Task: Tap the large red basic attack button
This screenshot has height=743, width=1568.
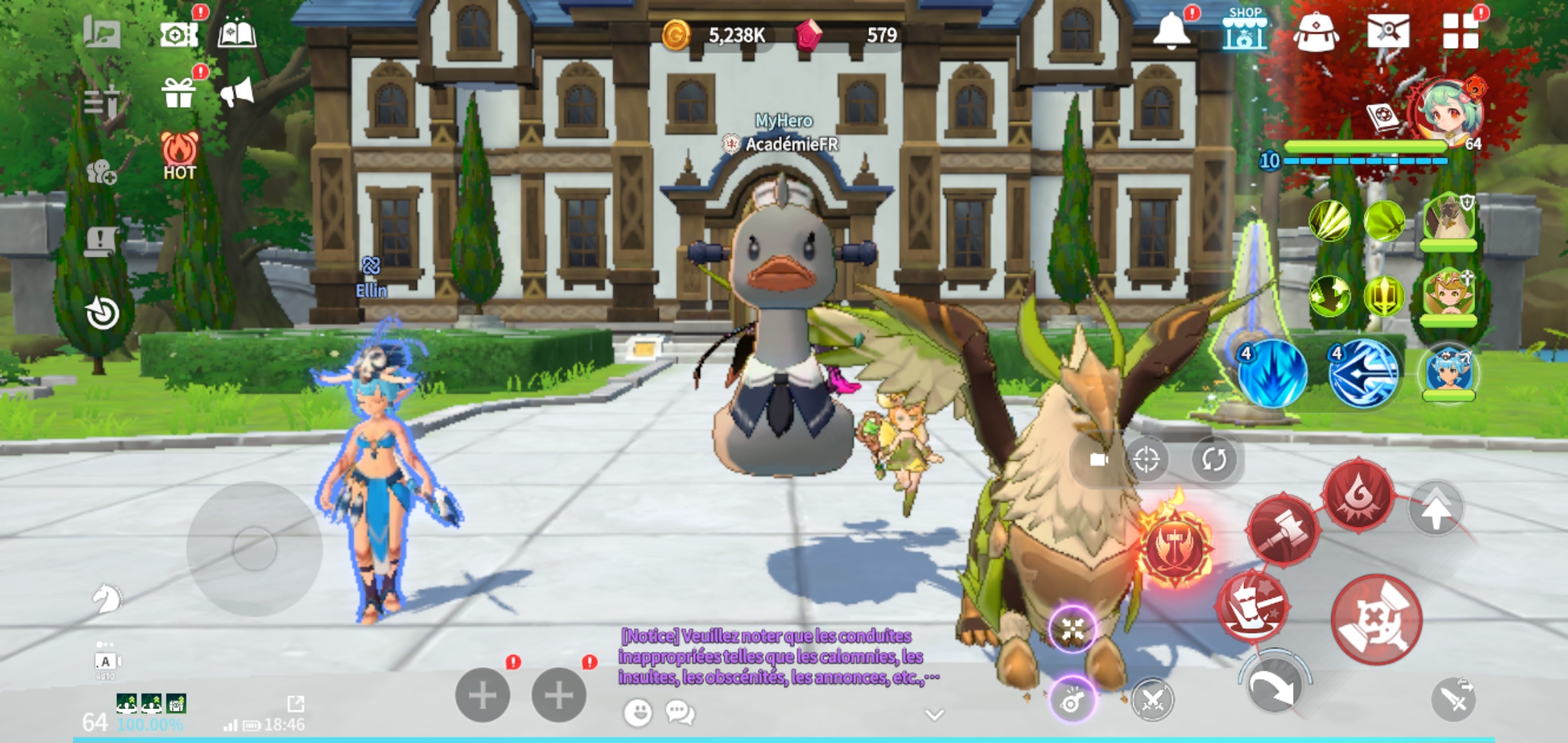Action: coord(1375,621)
